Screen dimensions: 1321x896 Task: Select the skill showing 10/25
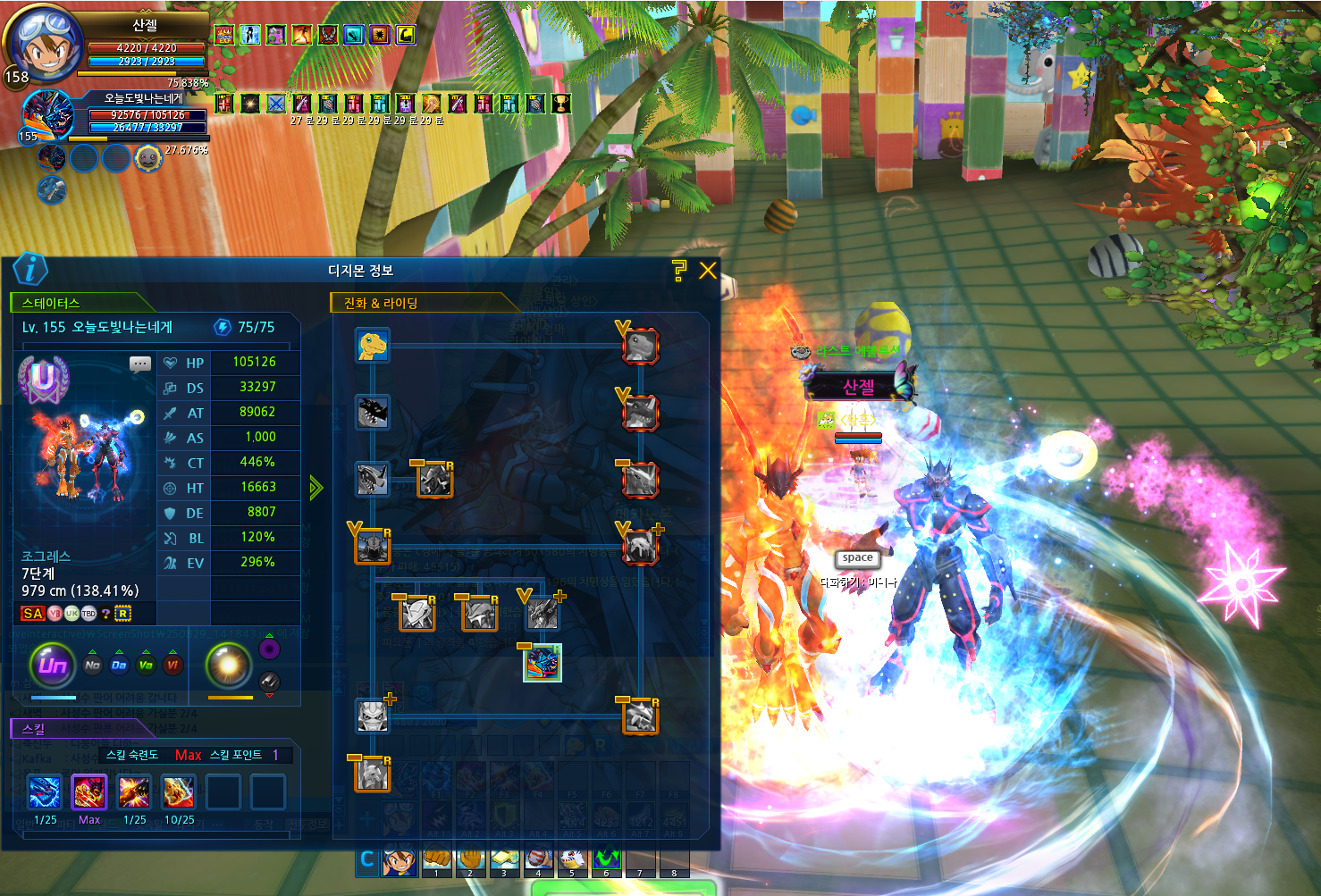tap(179, 792)
